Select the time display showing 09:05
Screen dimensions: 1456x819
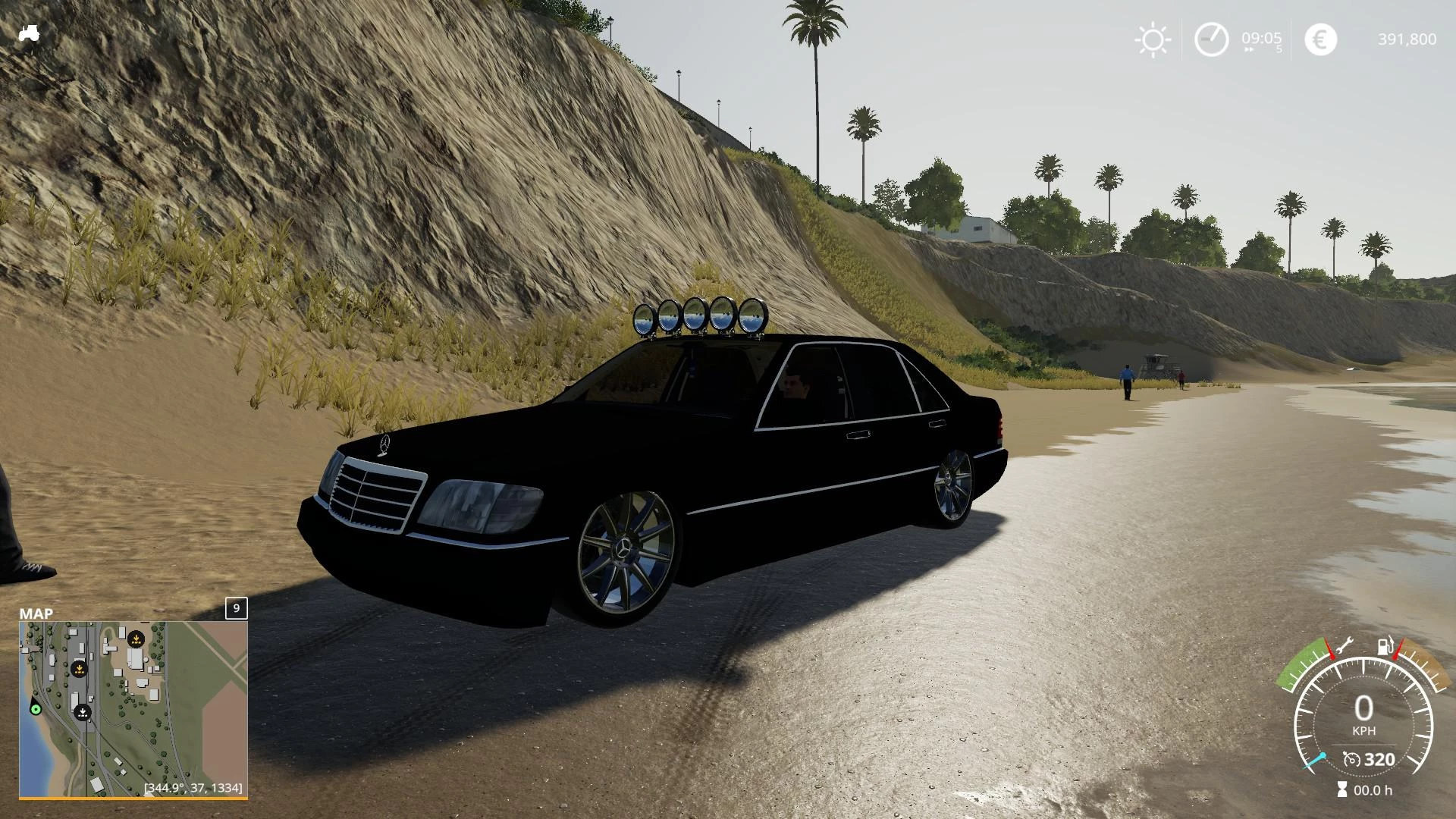pyautogui.click(x=1261, y=37)
